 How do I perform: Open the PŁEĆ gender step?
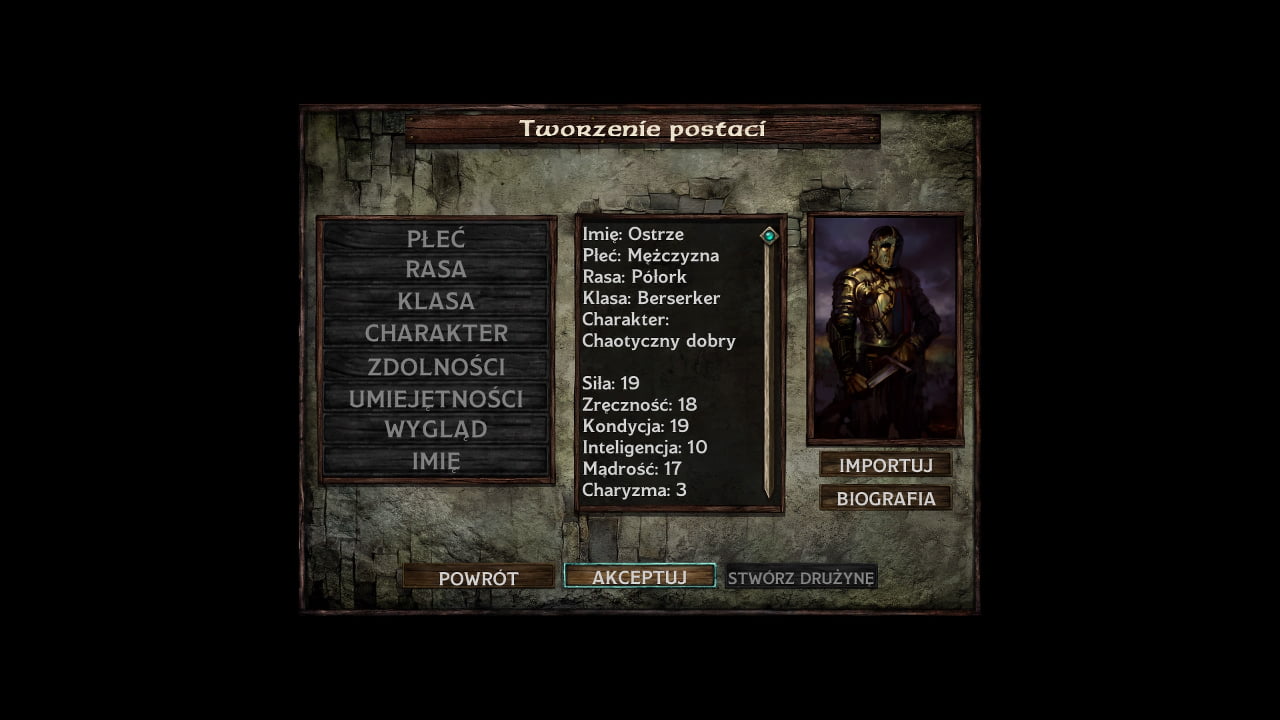tap(436, 238)
